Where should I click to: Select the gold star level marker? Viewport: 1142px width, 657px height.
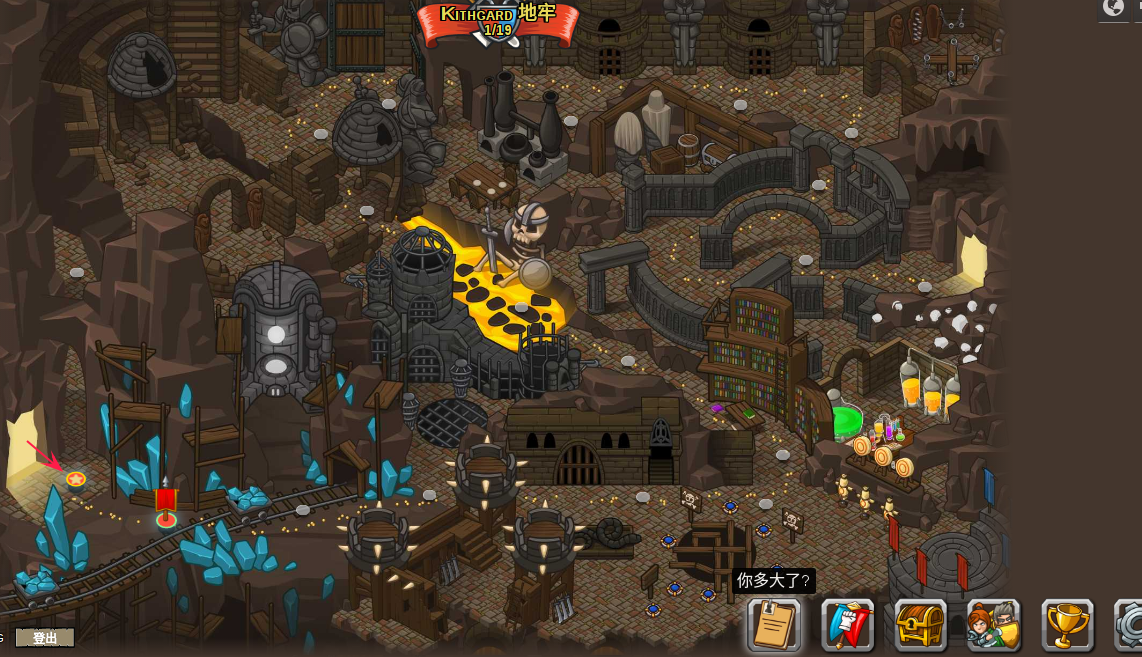coord(76,479)
